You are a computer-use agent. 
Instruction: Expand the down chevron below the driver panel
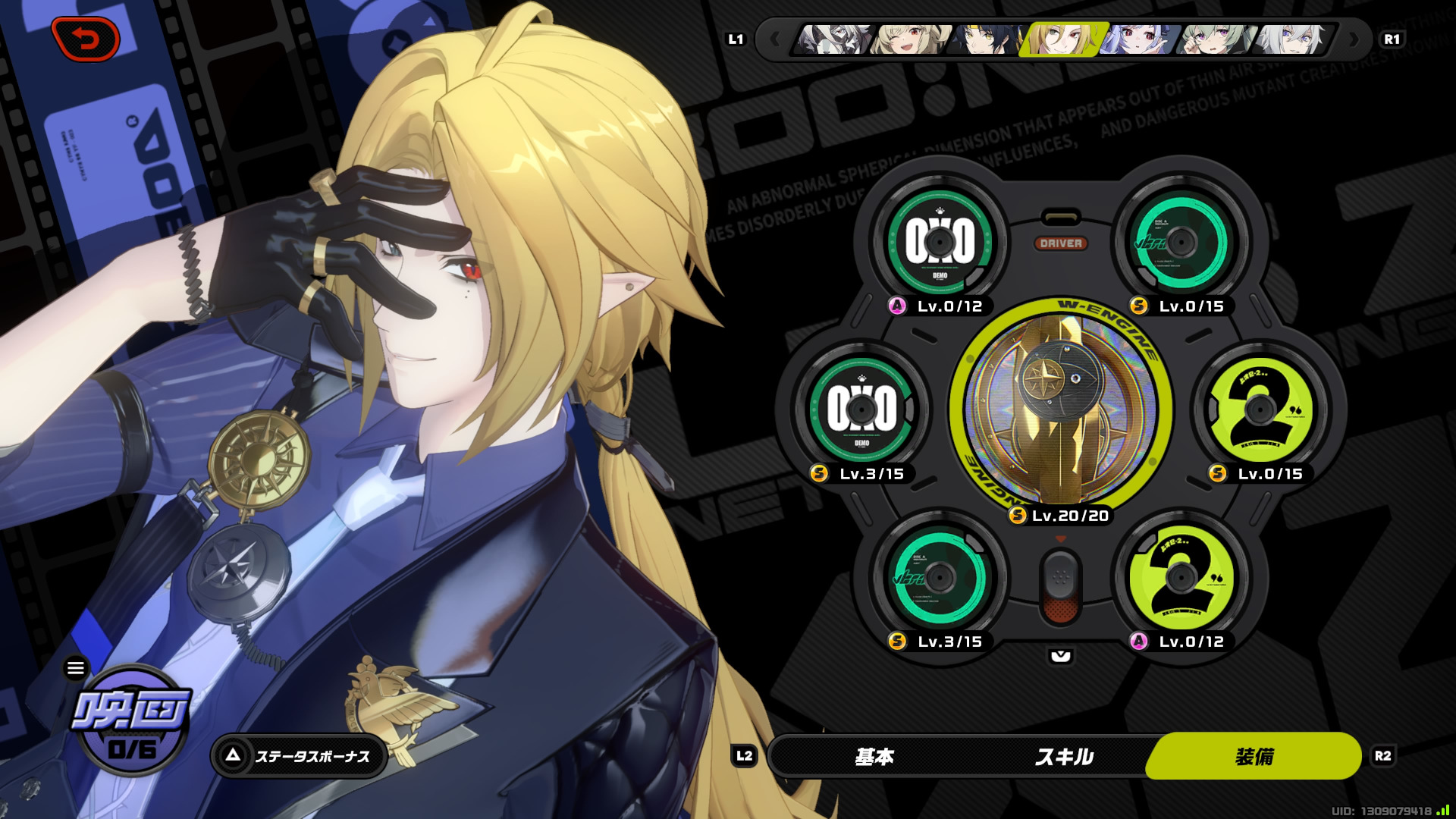(x=1060, y=656)
